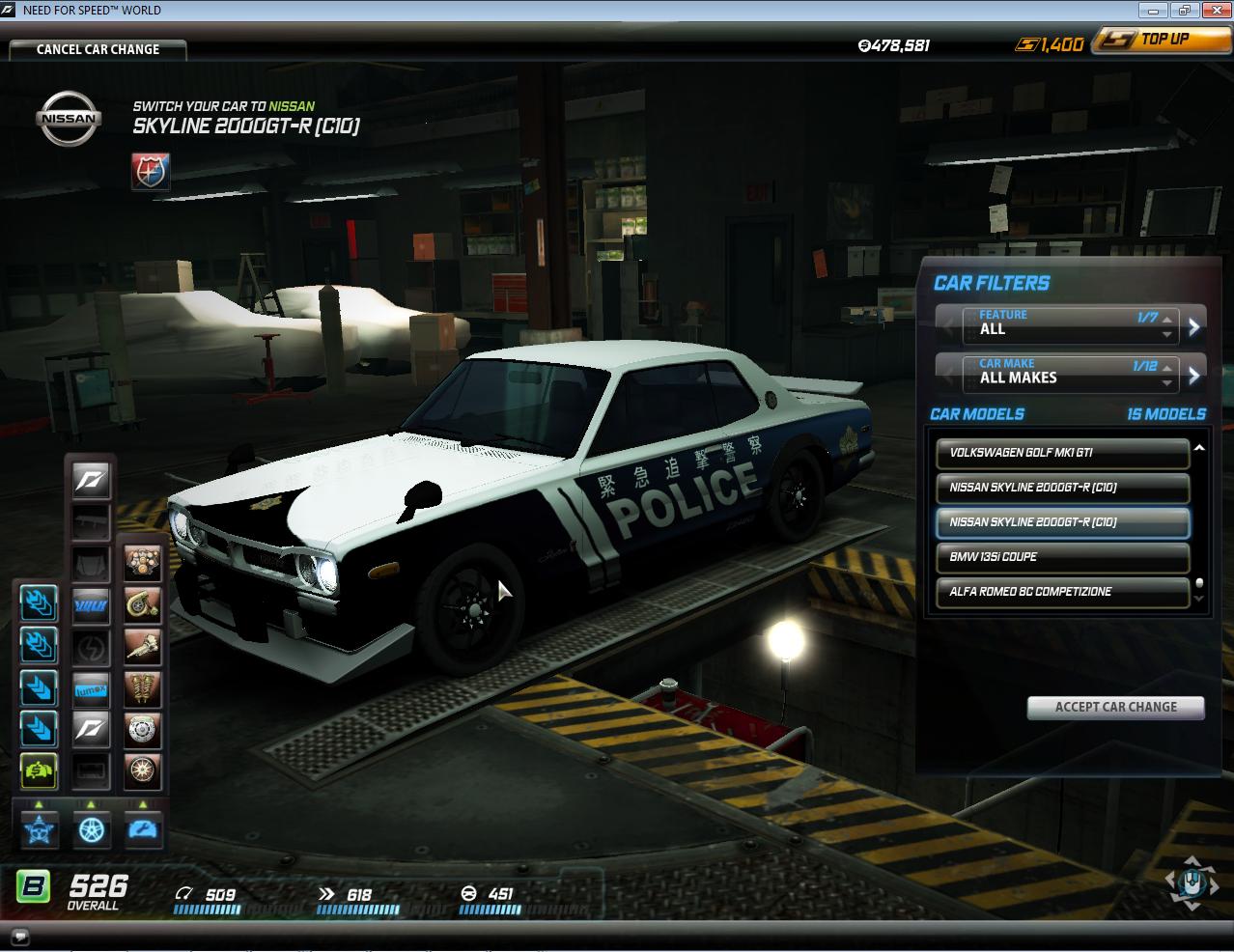The height and width of the screenshot is (952, 1234).
Task: Accept the car change
Action: pyautogui.click(x=1115, y=707)
